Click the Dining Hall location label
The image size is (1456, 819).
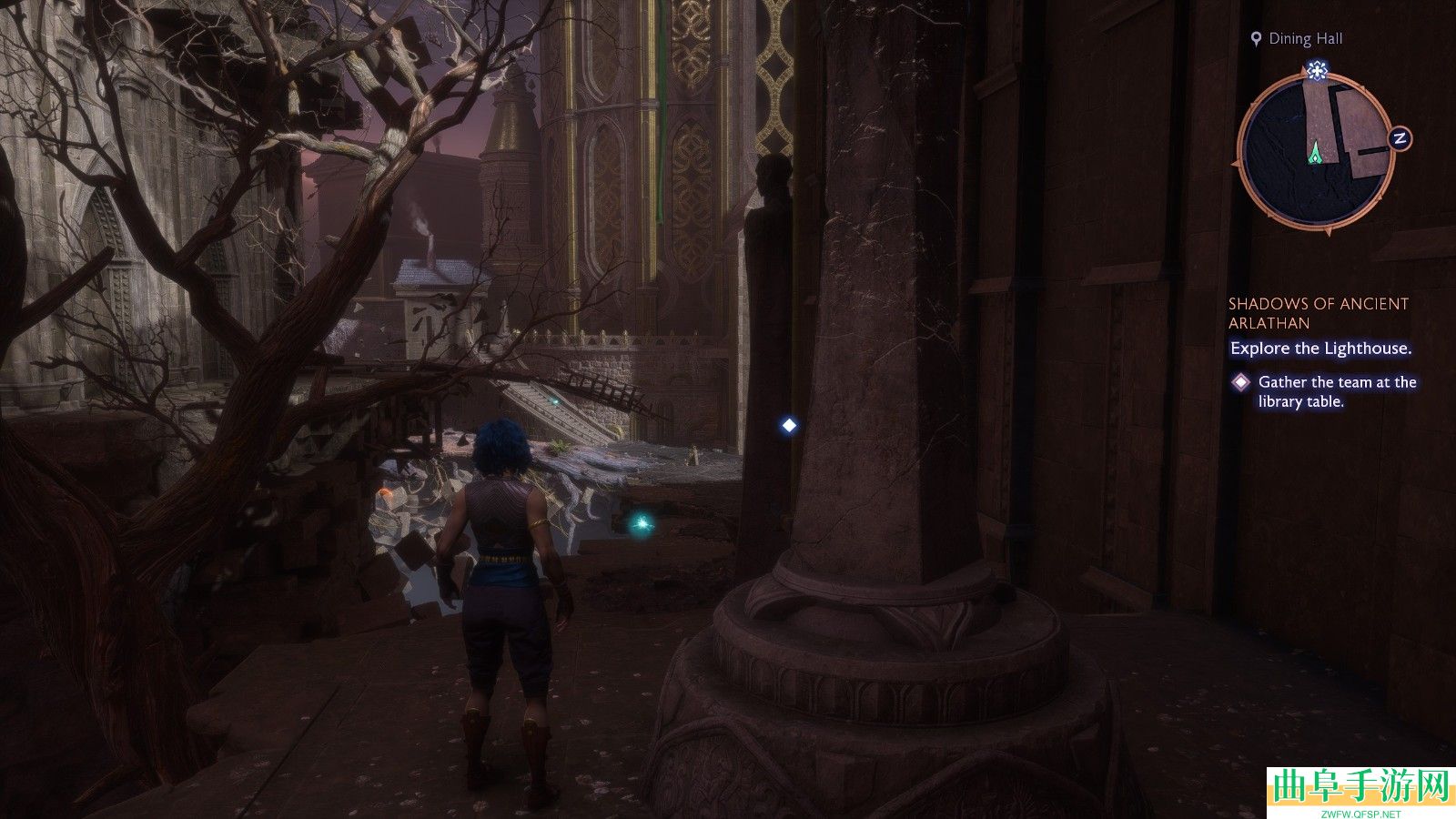click(1305, 38)
